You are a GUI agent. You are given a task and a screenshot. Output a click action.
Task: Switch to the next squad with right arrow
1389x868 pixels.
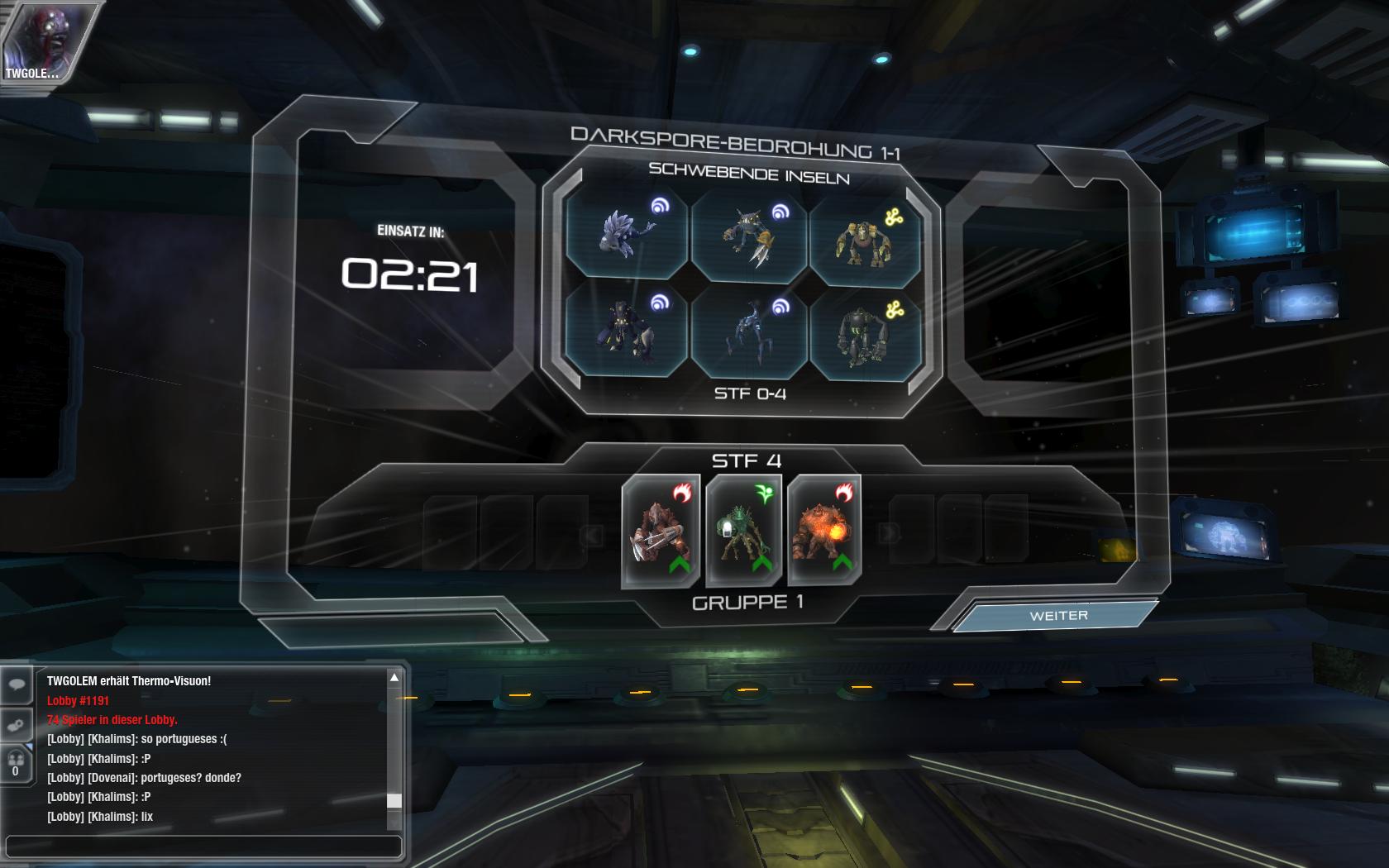pos(890,533)
